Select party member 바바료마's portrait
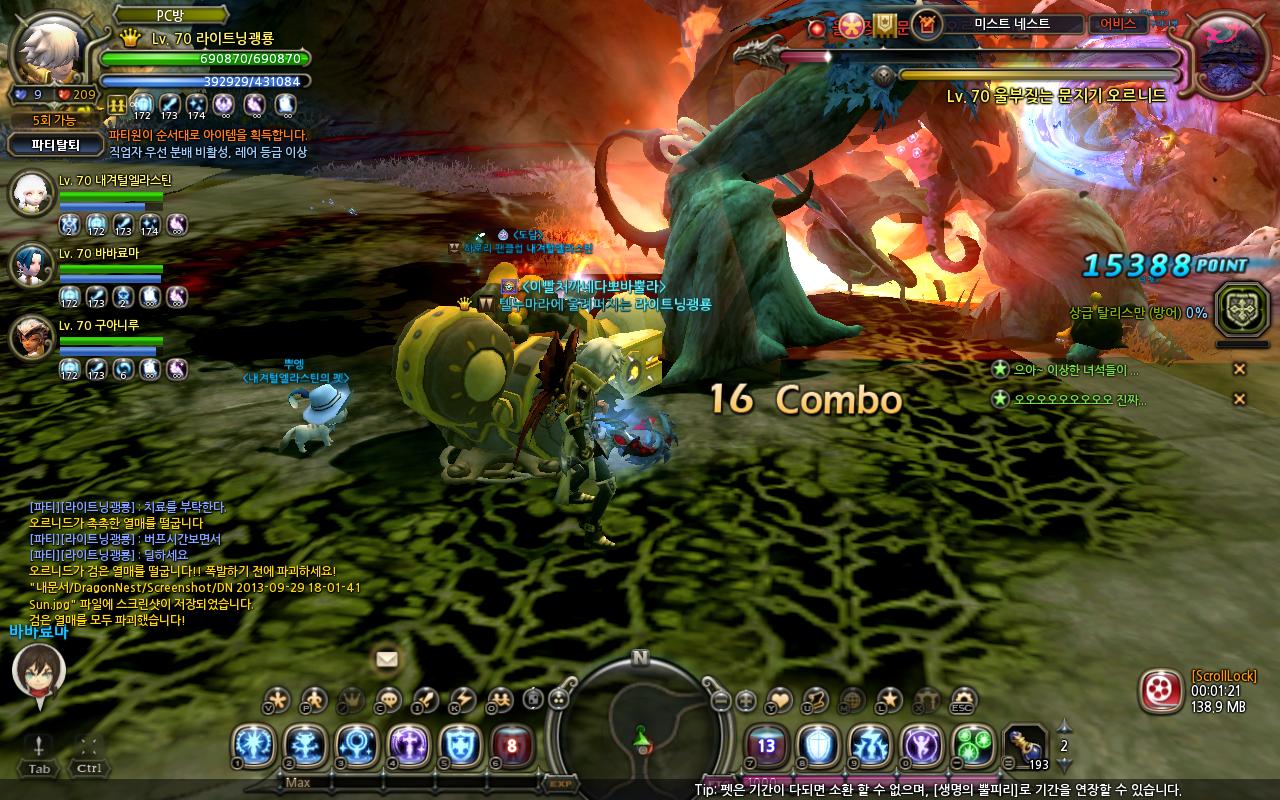The width and height of the screenshot is (1280, 800). click(31, 265)
